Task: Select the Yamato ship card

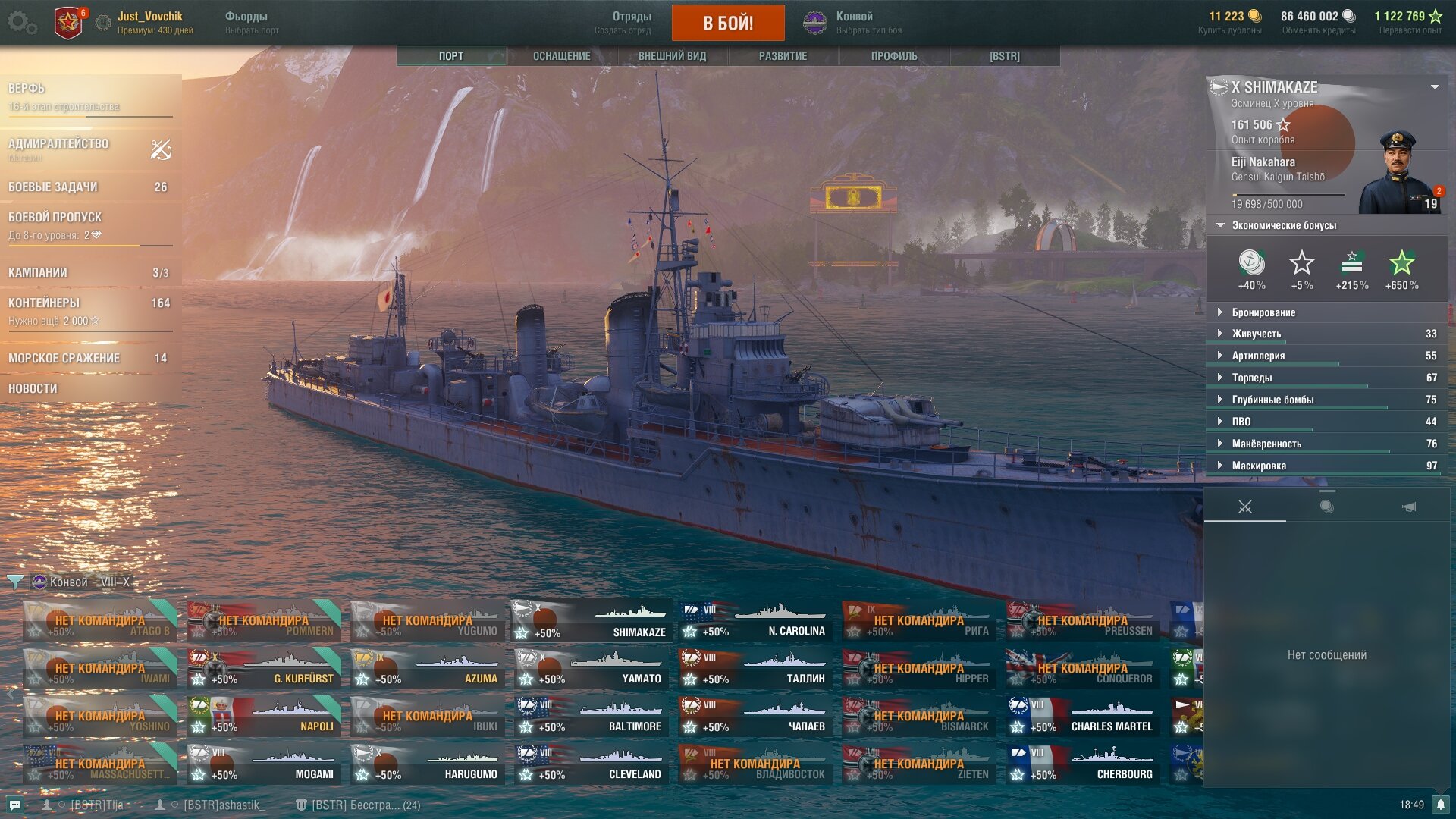Action: [x=591, y=669]
